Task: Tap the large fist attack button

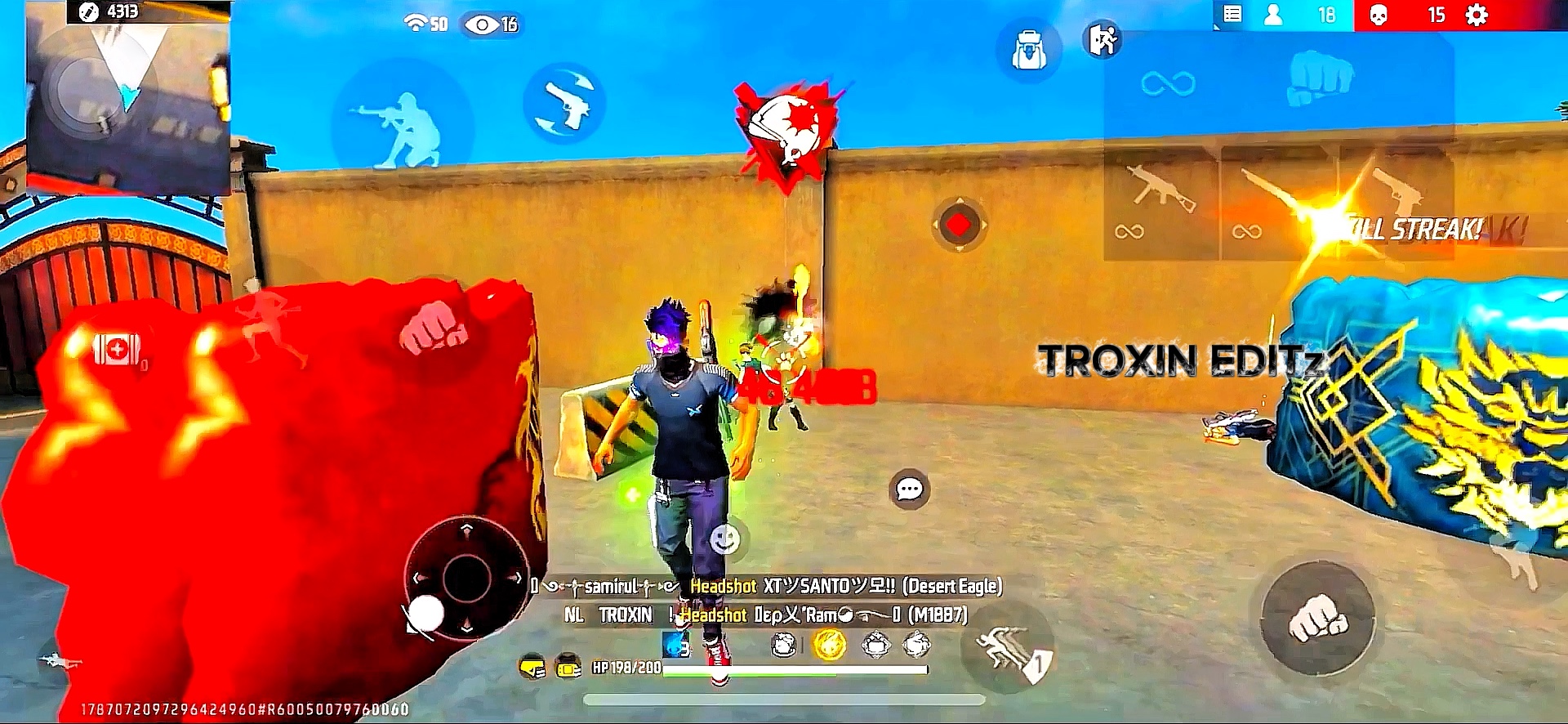Action: [1317, 619]
